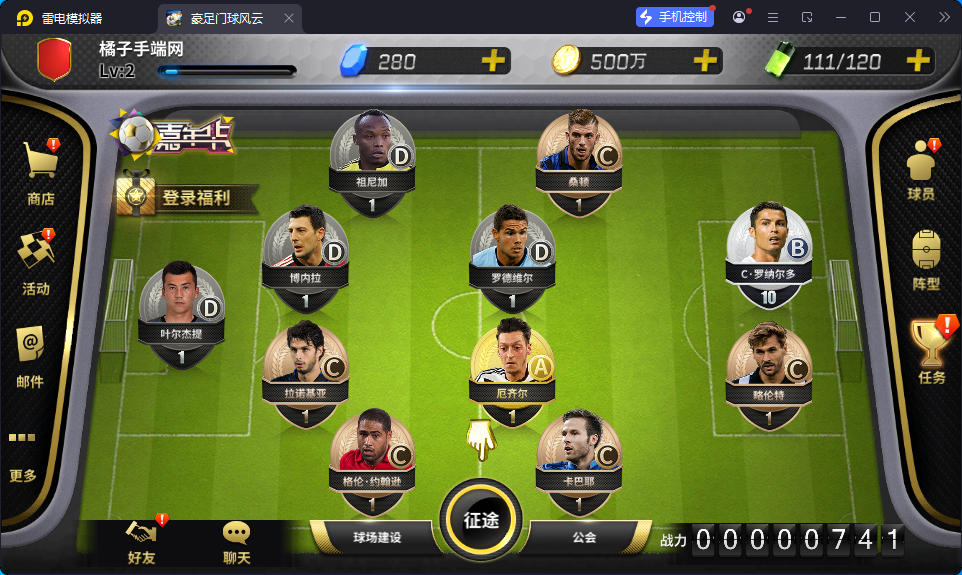Viewport: 962px width, 575px height.
Task: Open the 邮件 mail inbox
Action: coord(31,354)
